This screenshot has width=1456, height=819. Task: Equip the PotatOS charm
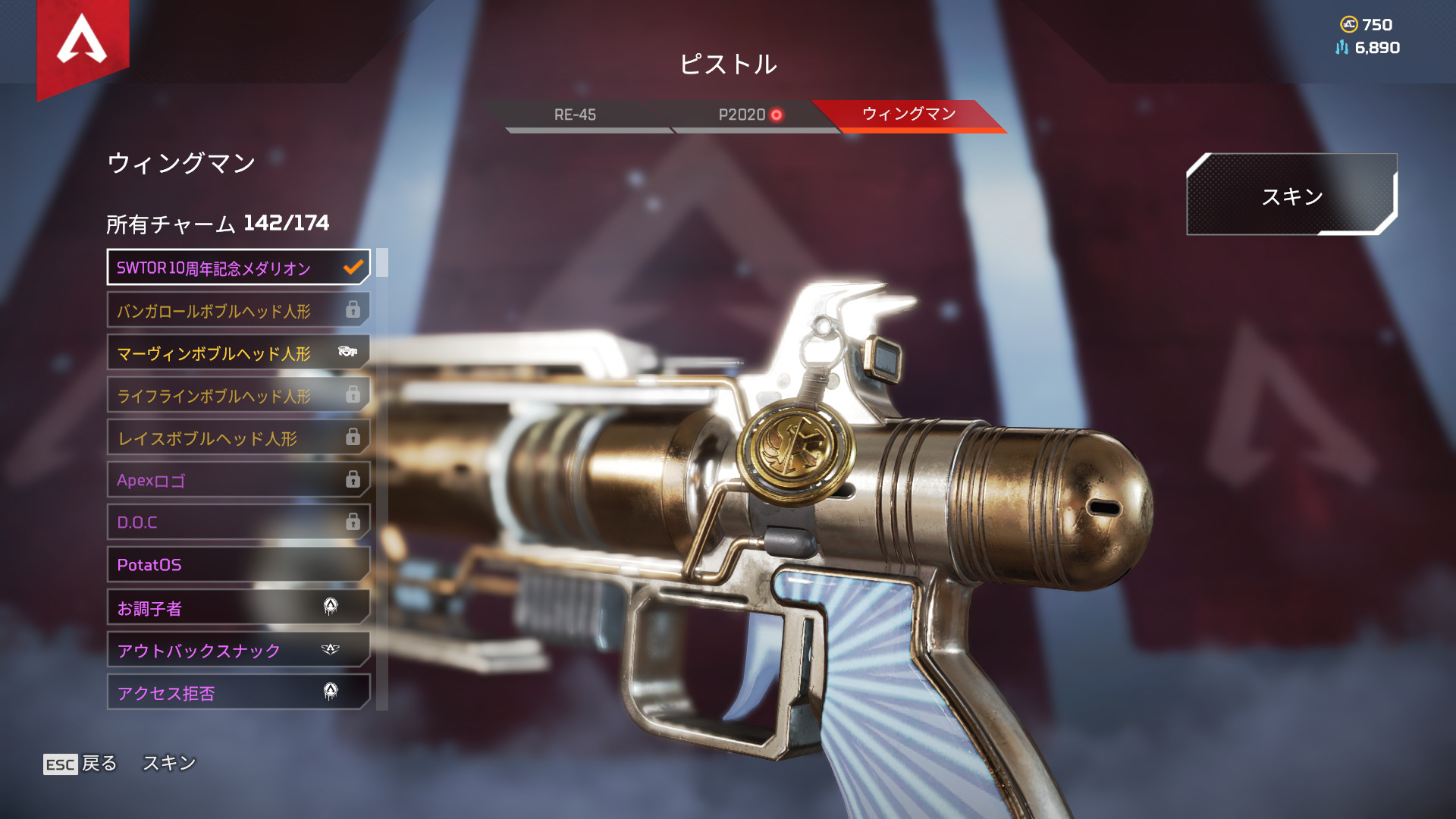(x=238, y=565)
